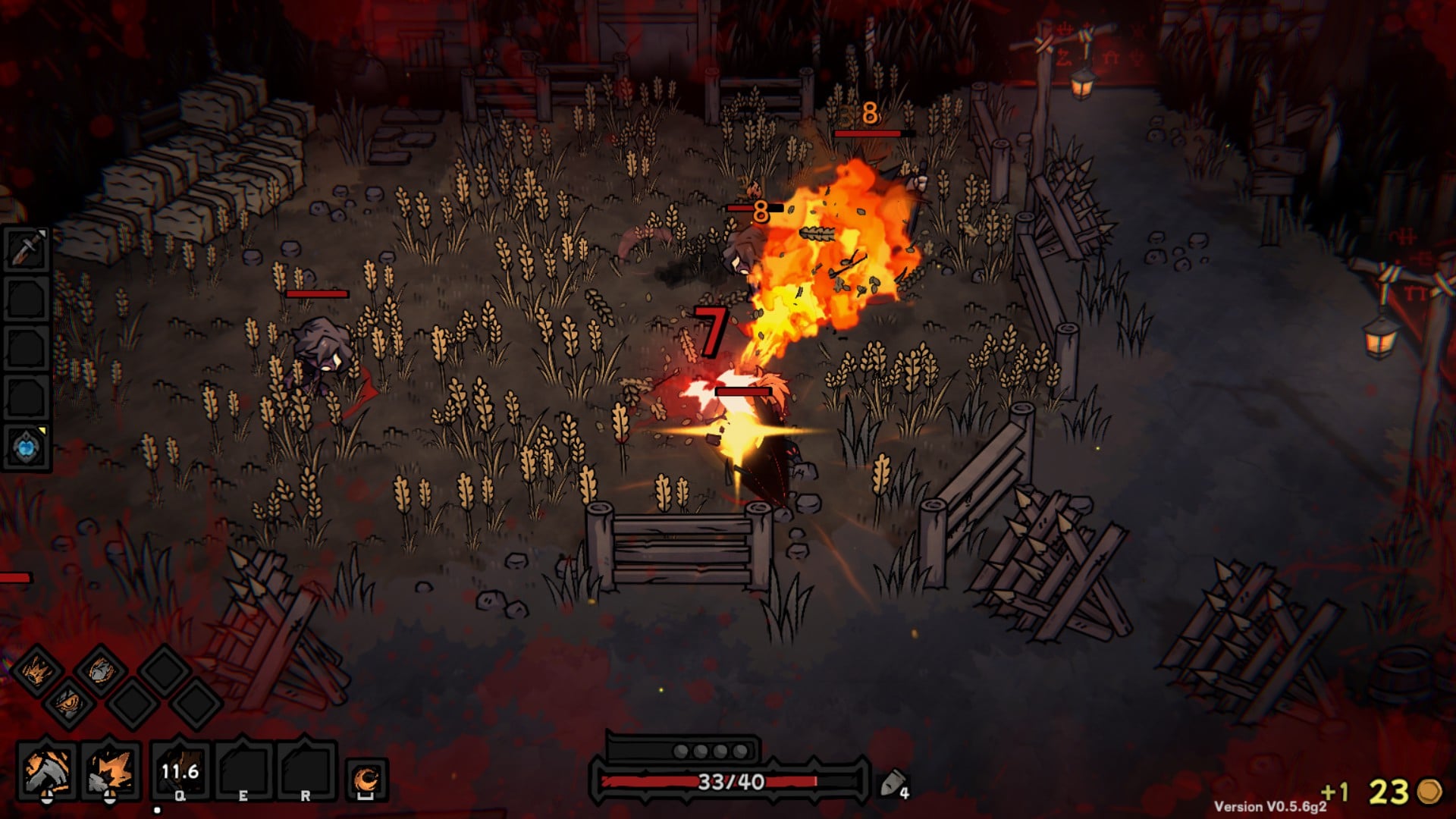
Task: Activate the orange burst secondary skill
Action: 111,770
